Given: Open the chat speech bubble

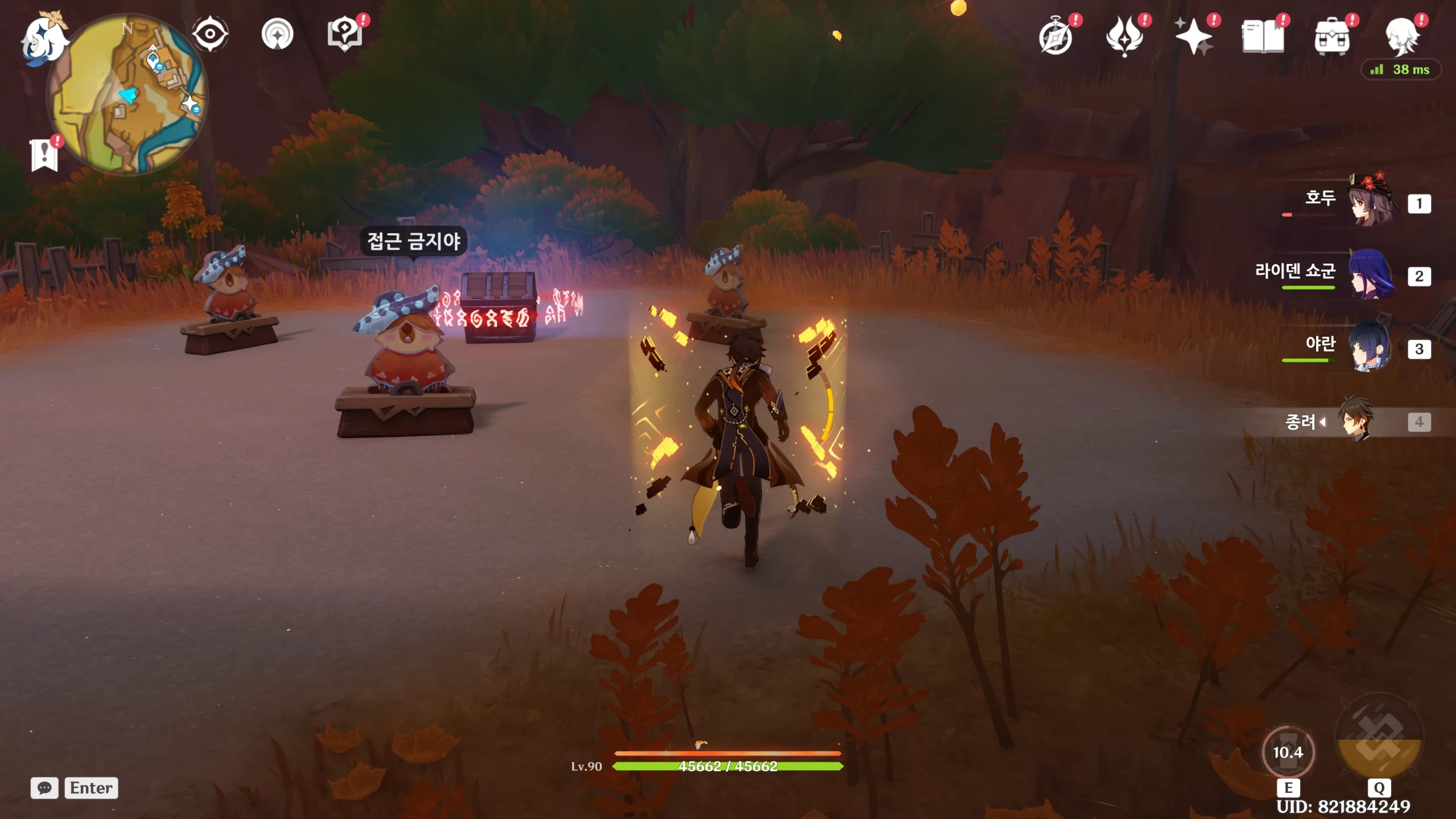Looking at the screenshot, I should [x=44, y=788].
